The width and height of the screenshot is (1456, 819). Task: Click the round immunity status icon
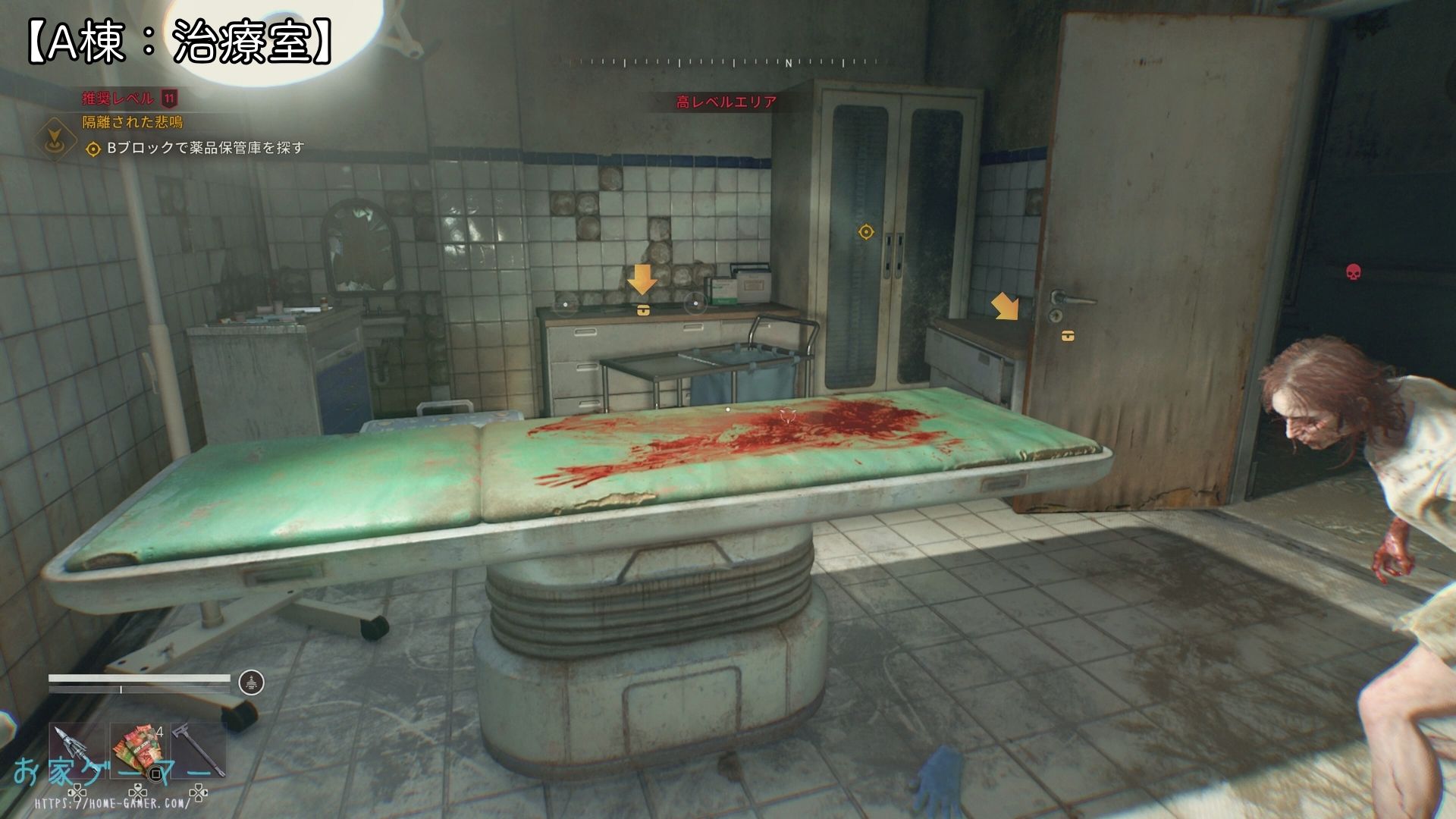coord(251,682)
